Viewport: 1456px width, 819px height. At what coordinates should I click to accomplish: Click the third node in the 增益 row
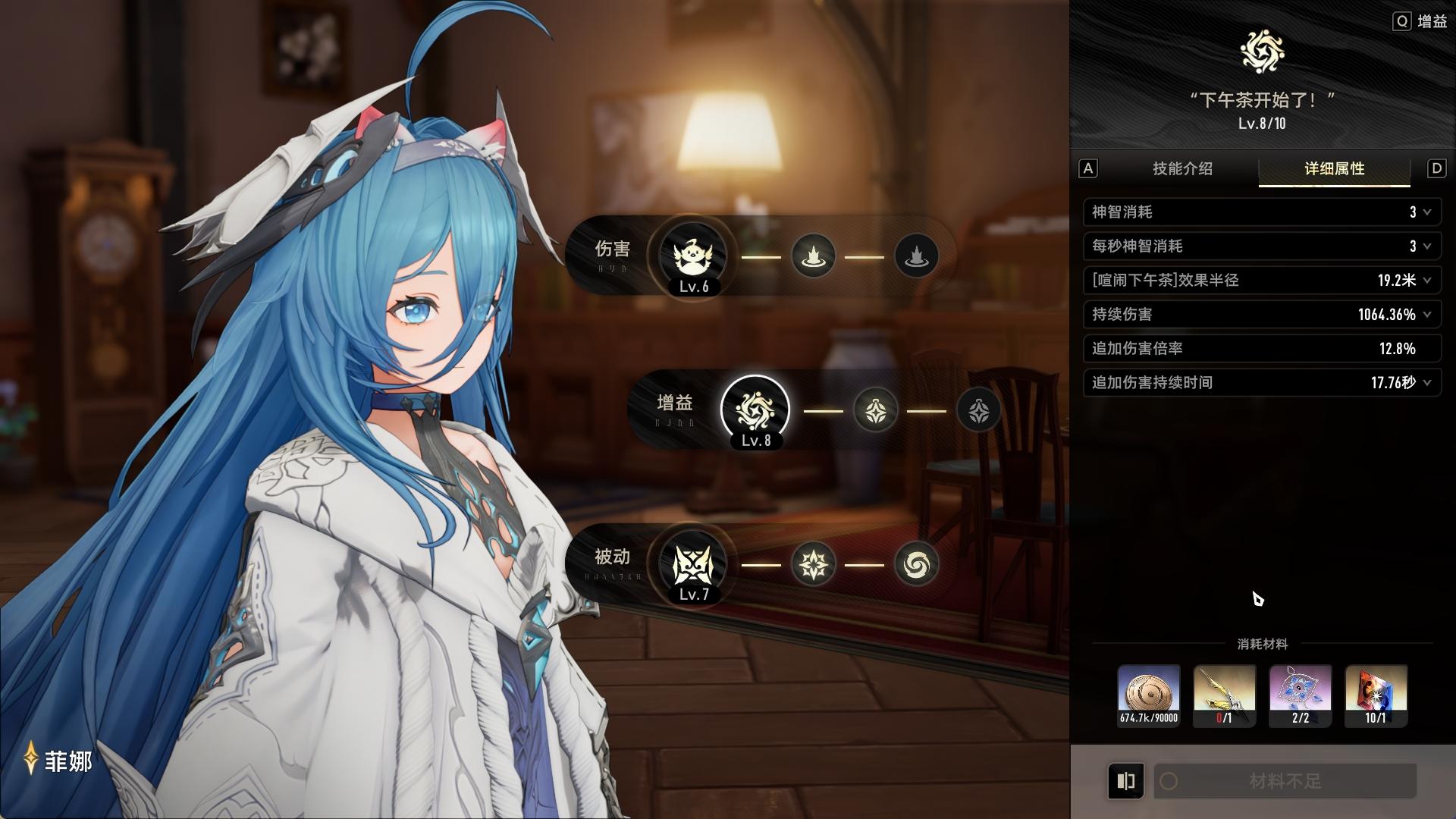pyautogui.click(x=978, y=410)
